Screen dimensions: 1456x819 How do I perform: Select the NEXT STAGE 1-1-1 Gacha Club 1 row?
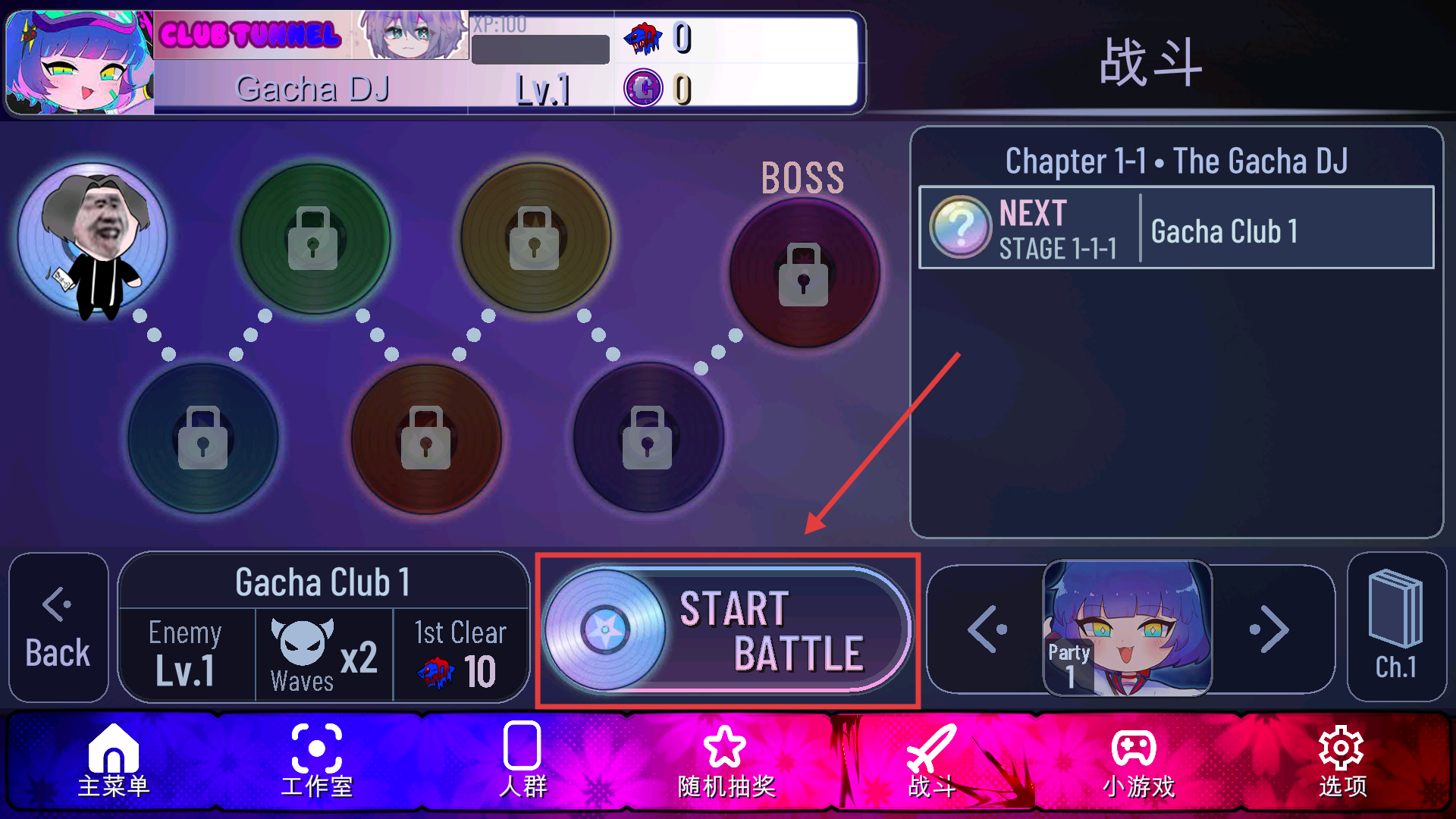[x=1175, y=228]
